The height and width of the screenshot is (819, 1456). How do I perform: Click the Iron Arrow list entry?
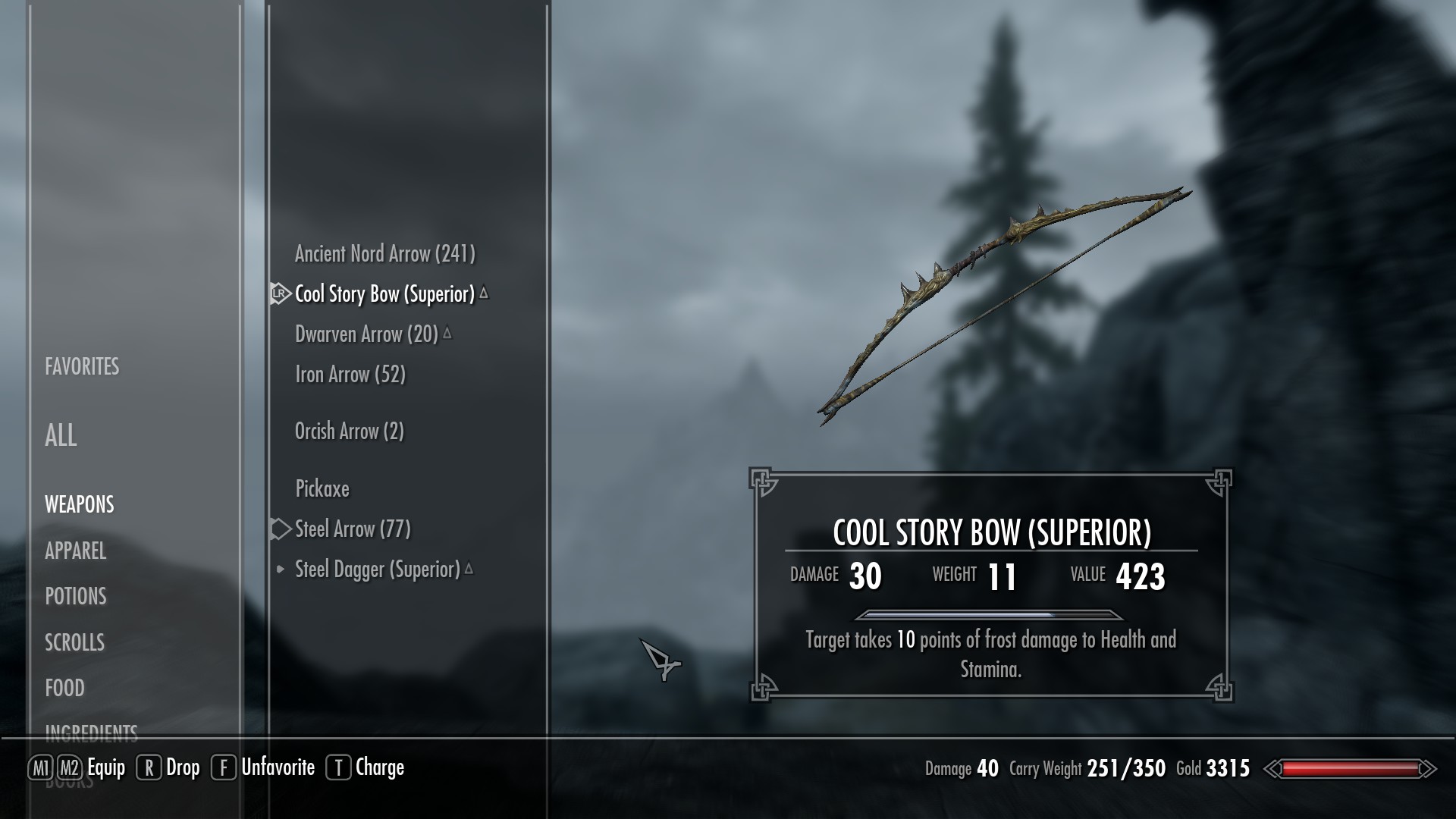[350, 375]
